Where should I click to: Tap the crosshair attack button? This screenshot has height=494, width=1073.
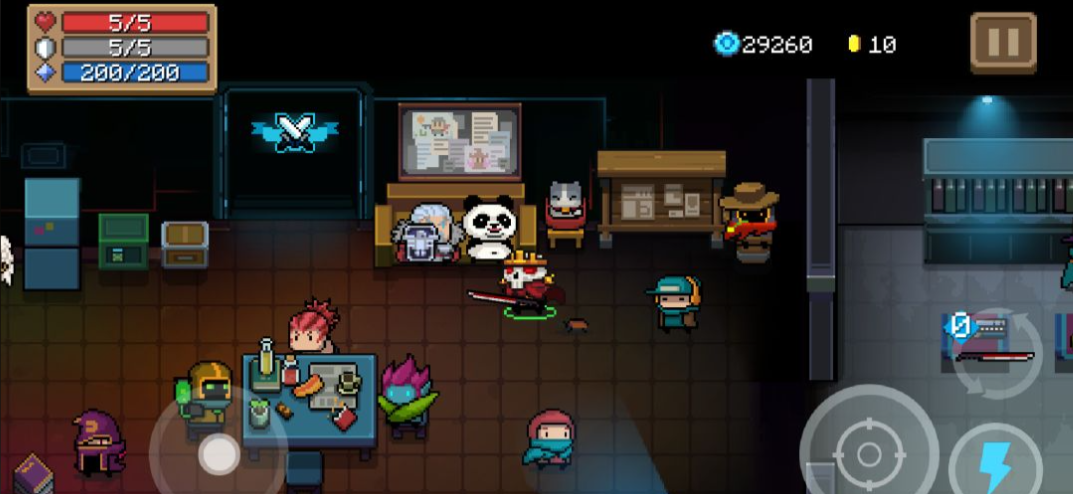click(x=868, y=453)
